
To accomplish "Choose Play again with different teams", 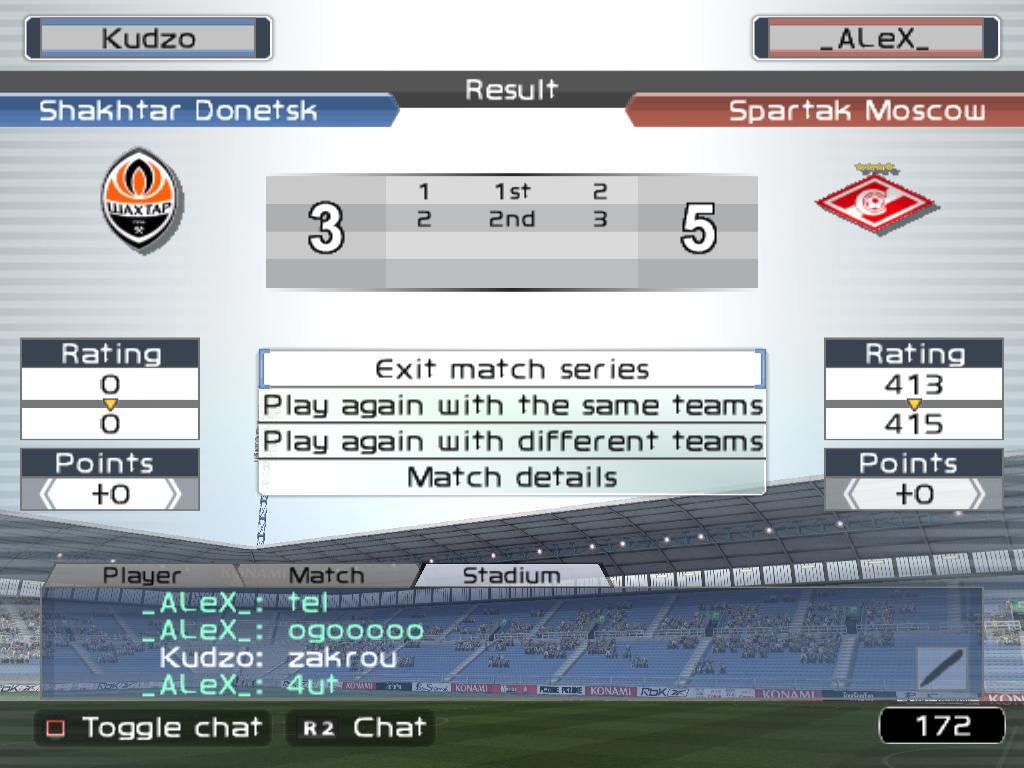I will 512,441.
